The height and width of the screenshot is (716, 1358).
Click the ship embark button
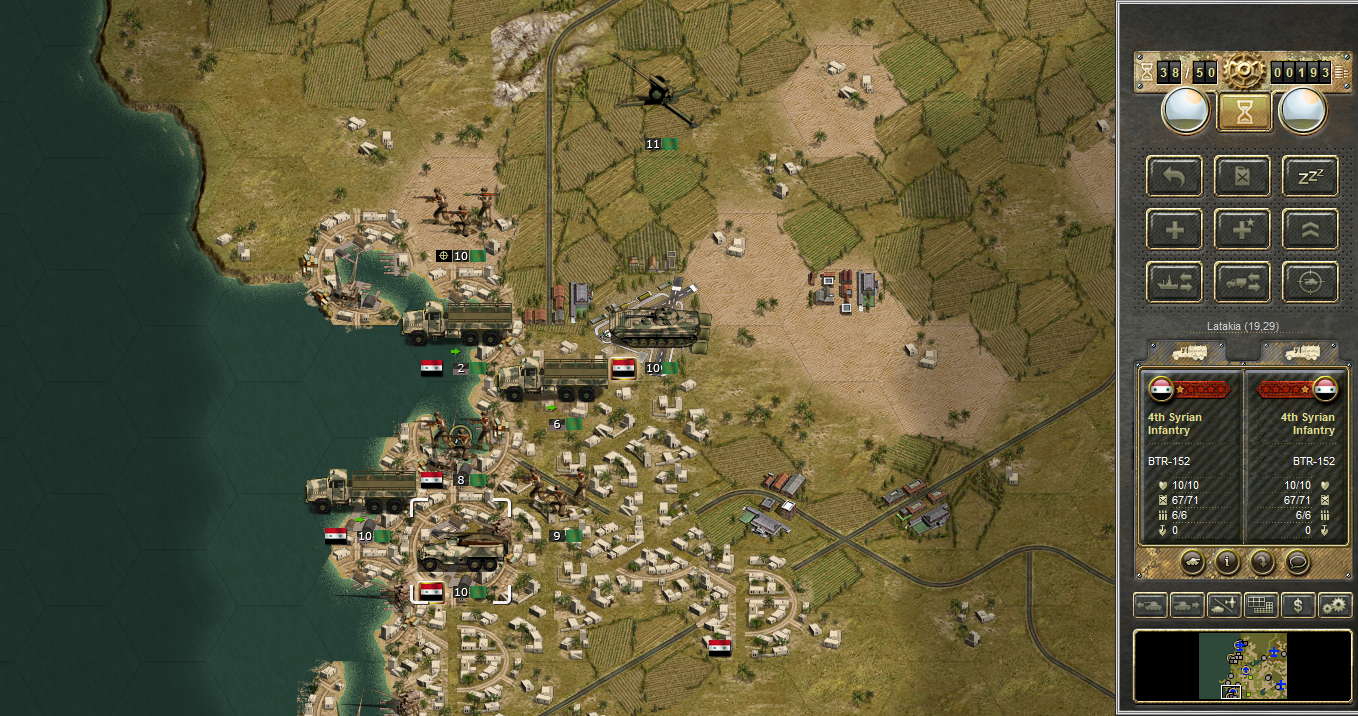[1175, 282]
